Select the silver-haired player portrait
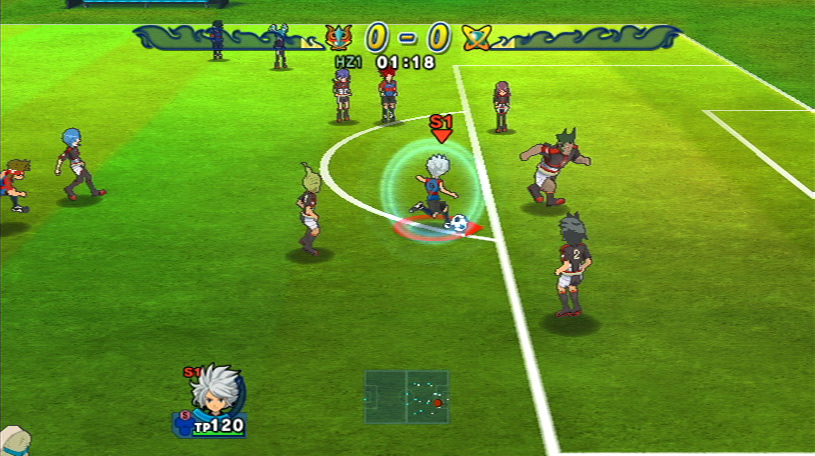 pos(214,394)
